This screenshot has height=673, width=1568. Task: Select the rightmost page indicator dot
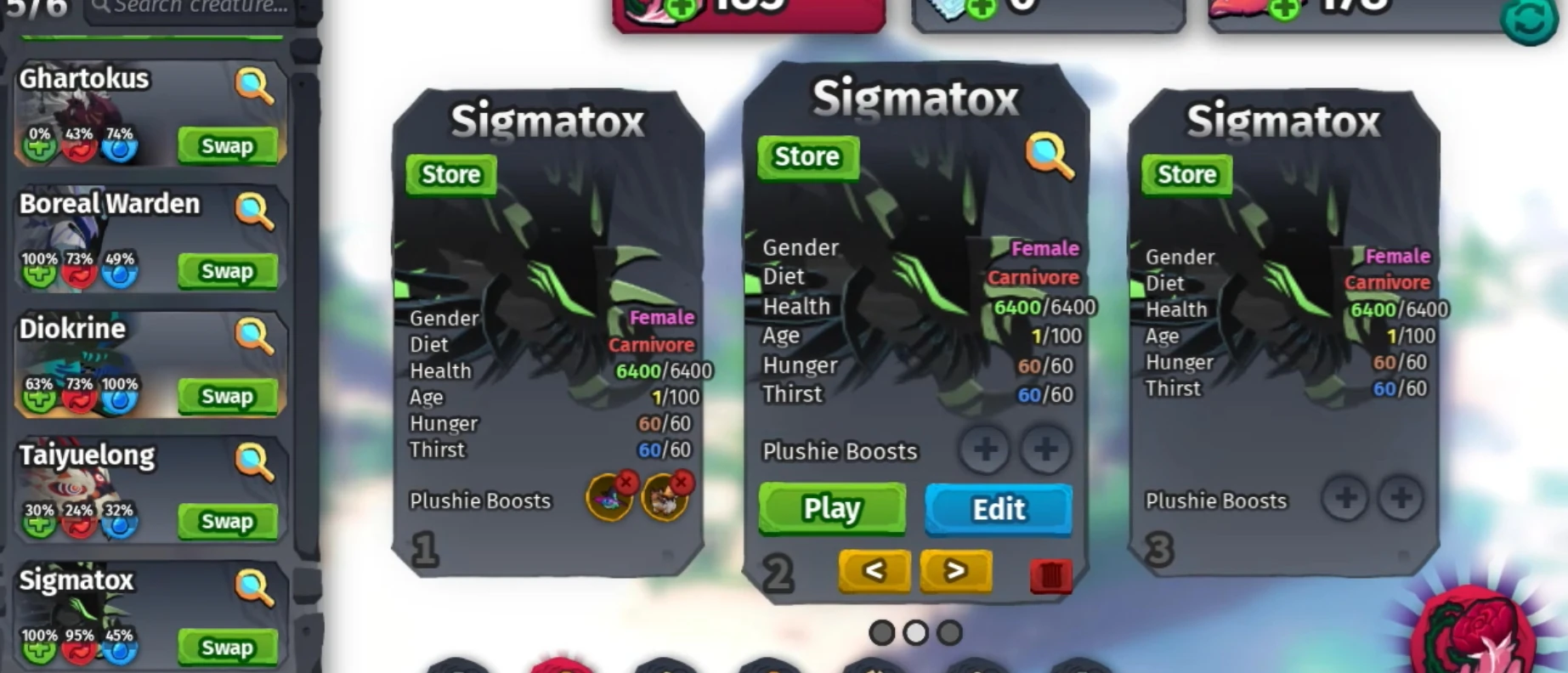(x=950, y=631)
